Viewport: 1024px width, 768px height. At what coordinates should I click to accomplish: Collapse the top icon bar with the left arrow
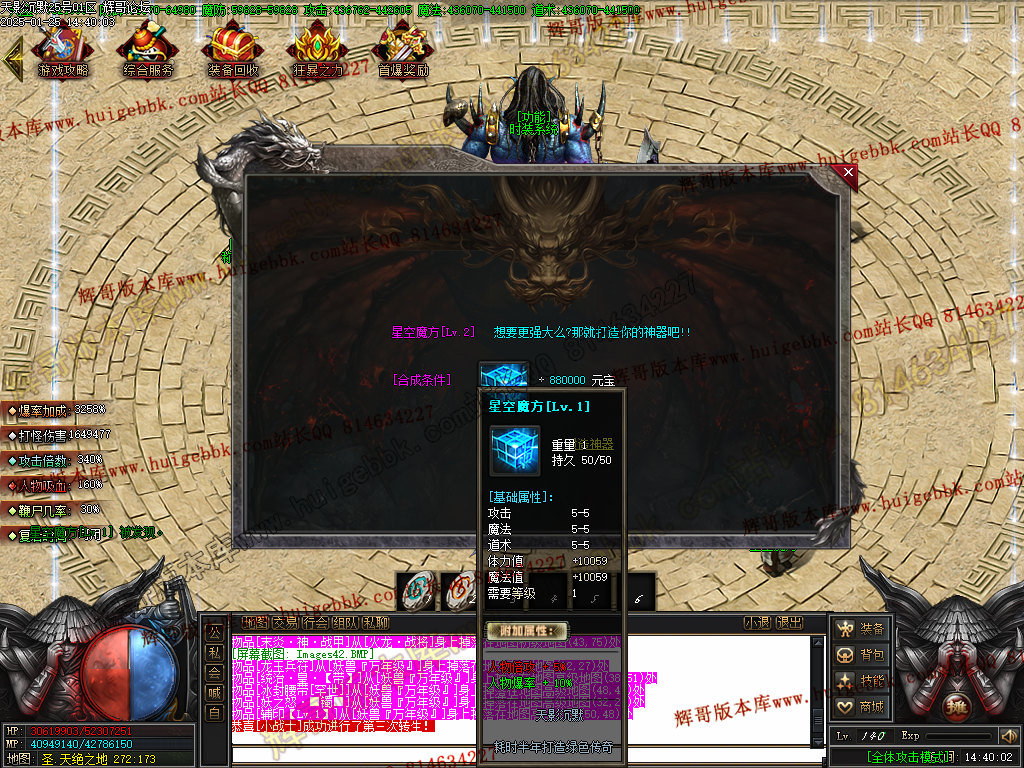point(13,60)
